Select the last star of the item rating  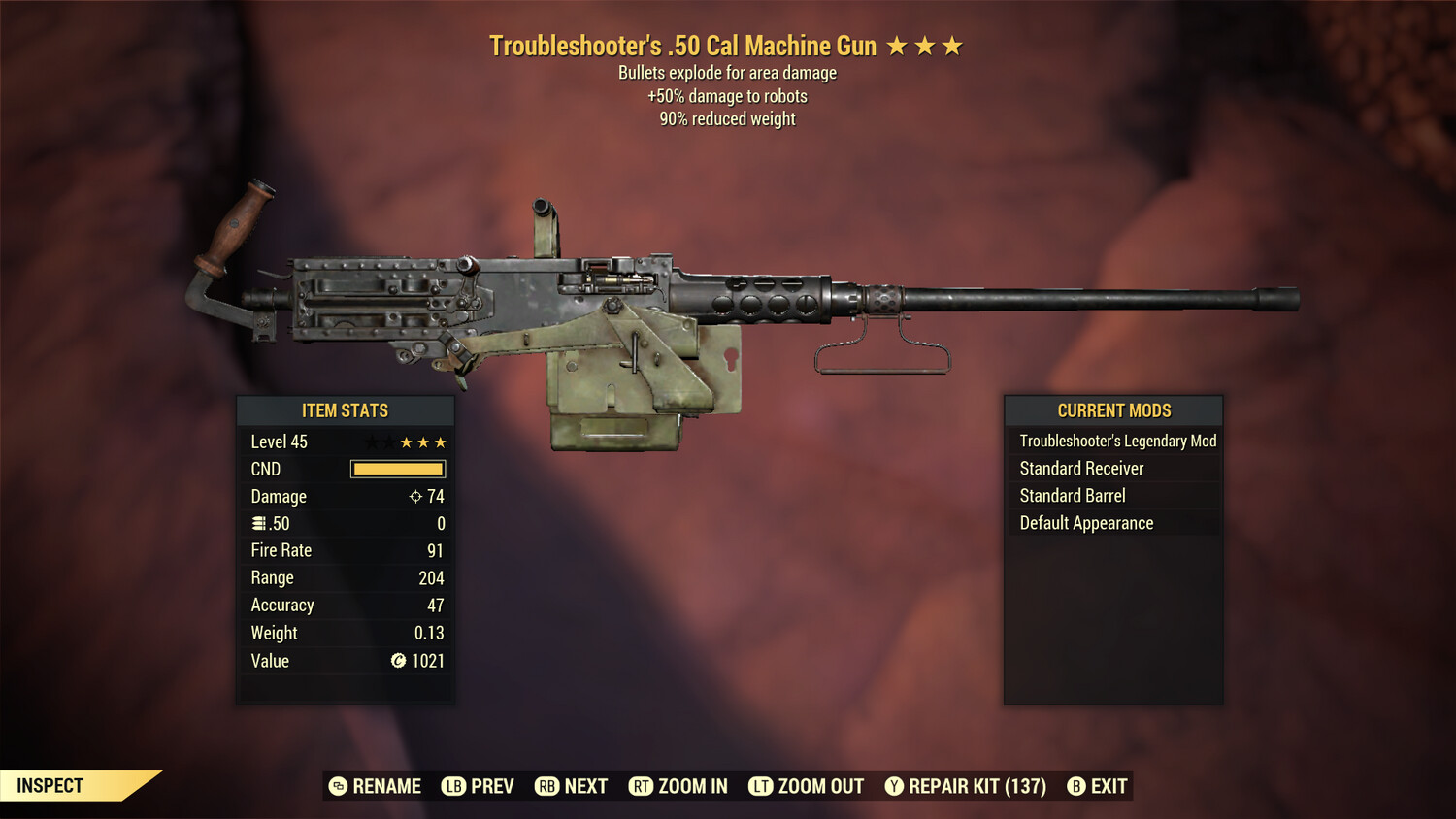(x=440, y=442)
